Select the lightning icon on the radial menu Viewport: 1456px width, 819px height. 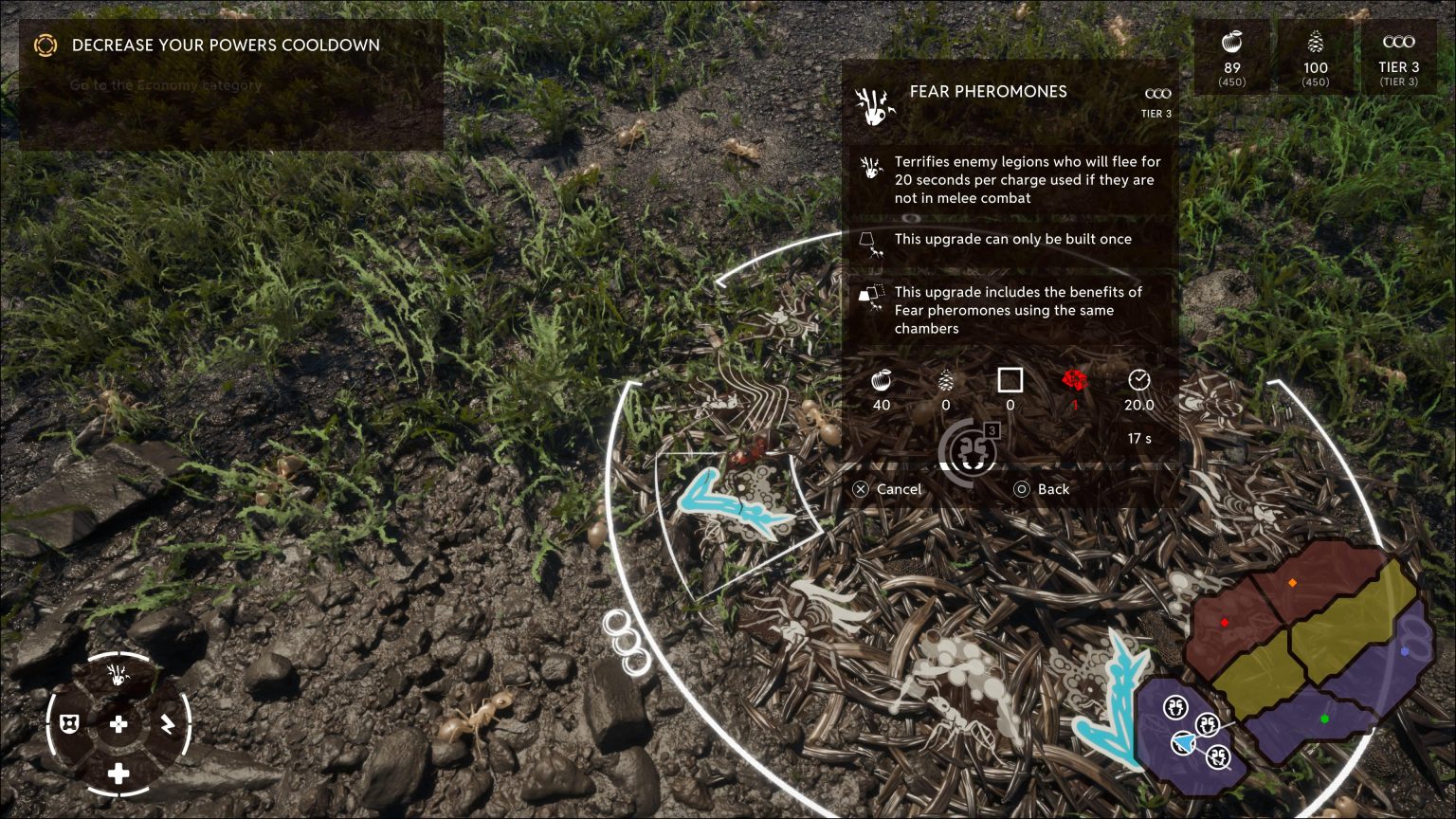(168, 724)
